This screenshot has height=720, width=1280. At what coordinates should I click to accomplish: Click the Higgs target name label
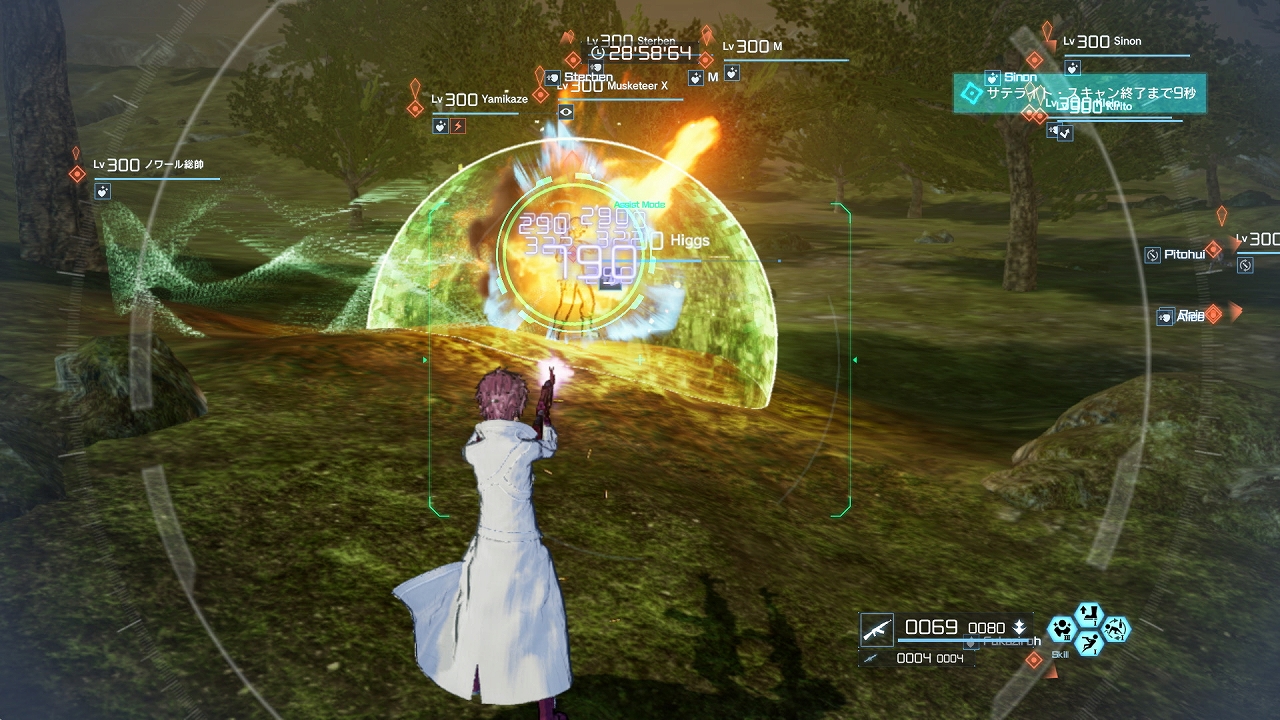point(690,241)
